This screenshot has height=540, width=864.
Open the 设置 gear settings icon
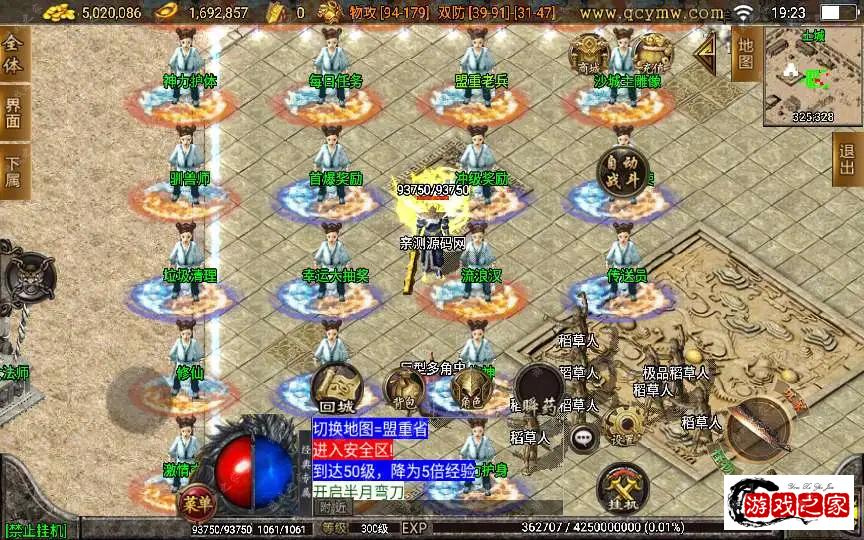pos(624,428)
